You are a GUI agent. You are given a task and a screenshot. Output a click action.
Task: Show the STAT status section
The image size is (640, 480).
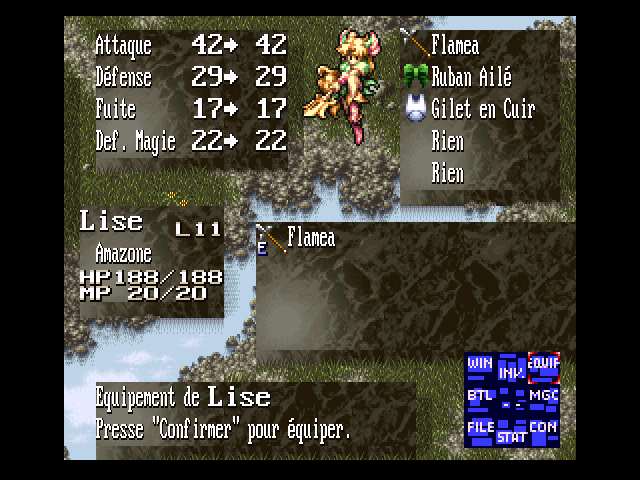tap(512, 436)
